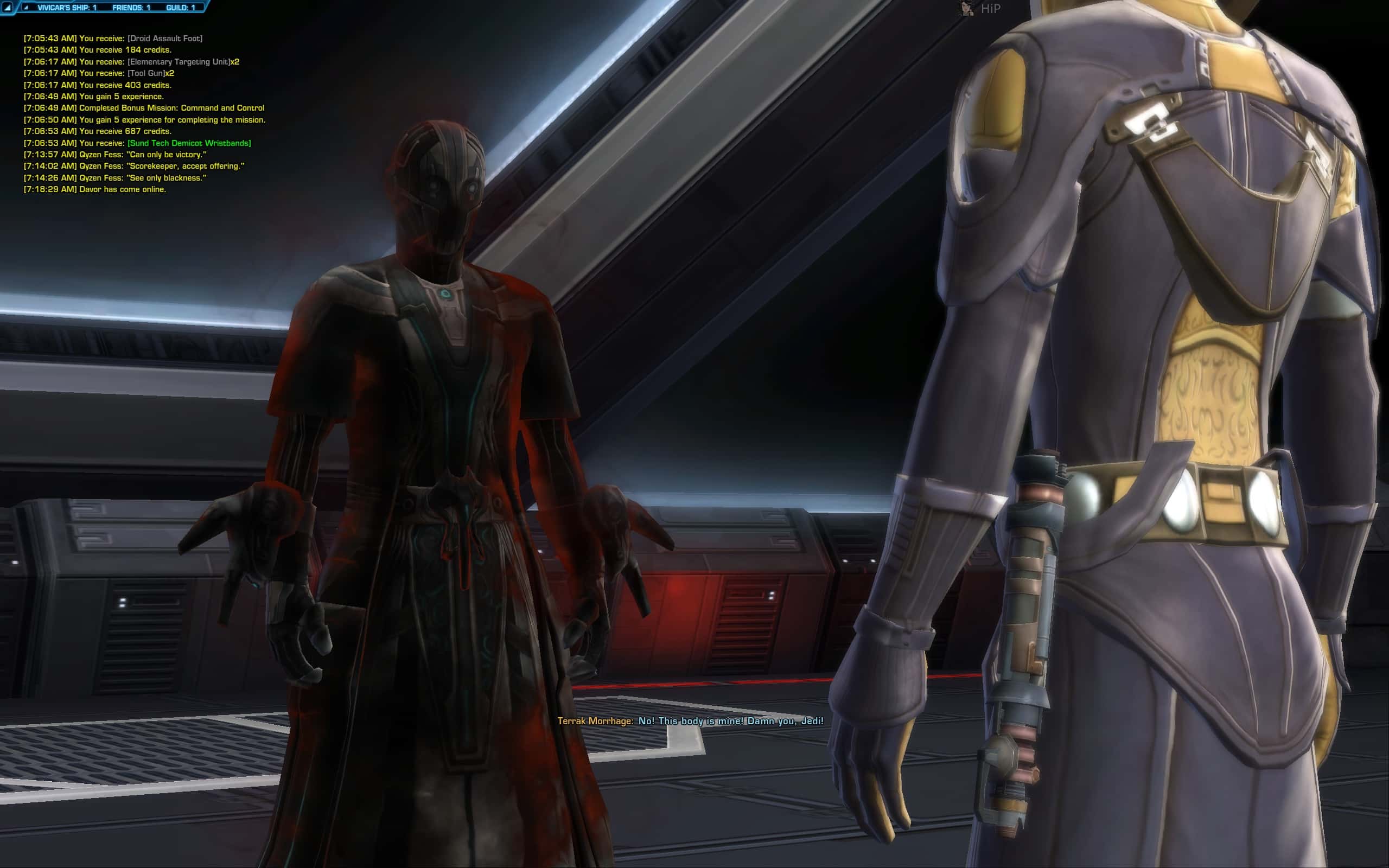
Task: Click Qyzen Fess's name in the chat log
Action: pyautogui.click(x=101, y=155)
